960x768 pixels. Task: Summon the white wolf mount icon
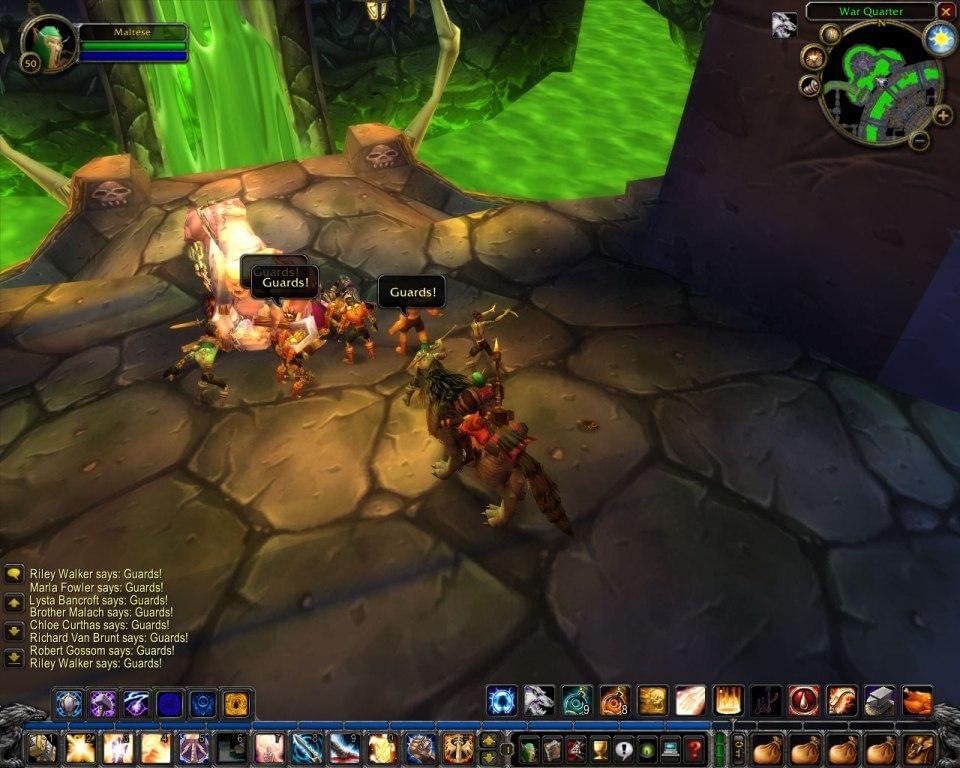click(538, 700)
